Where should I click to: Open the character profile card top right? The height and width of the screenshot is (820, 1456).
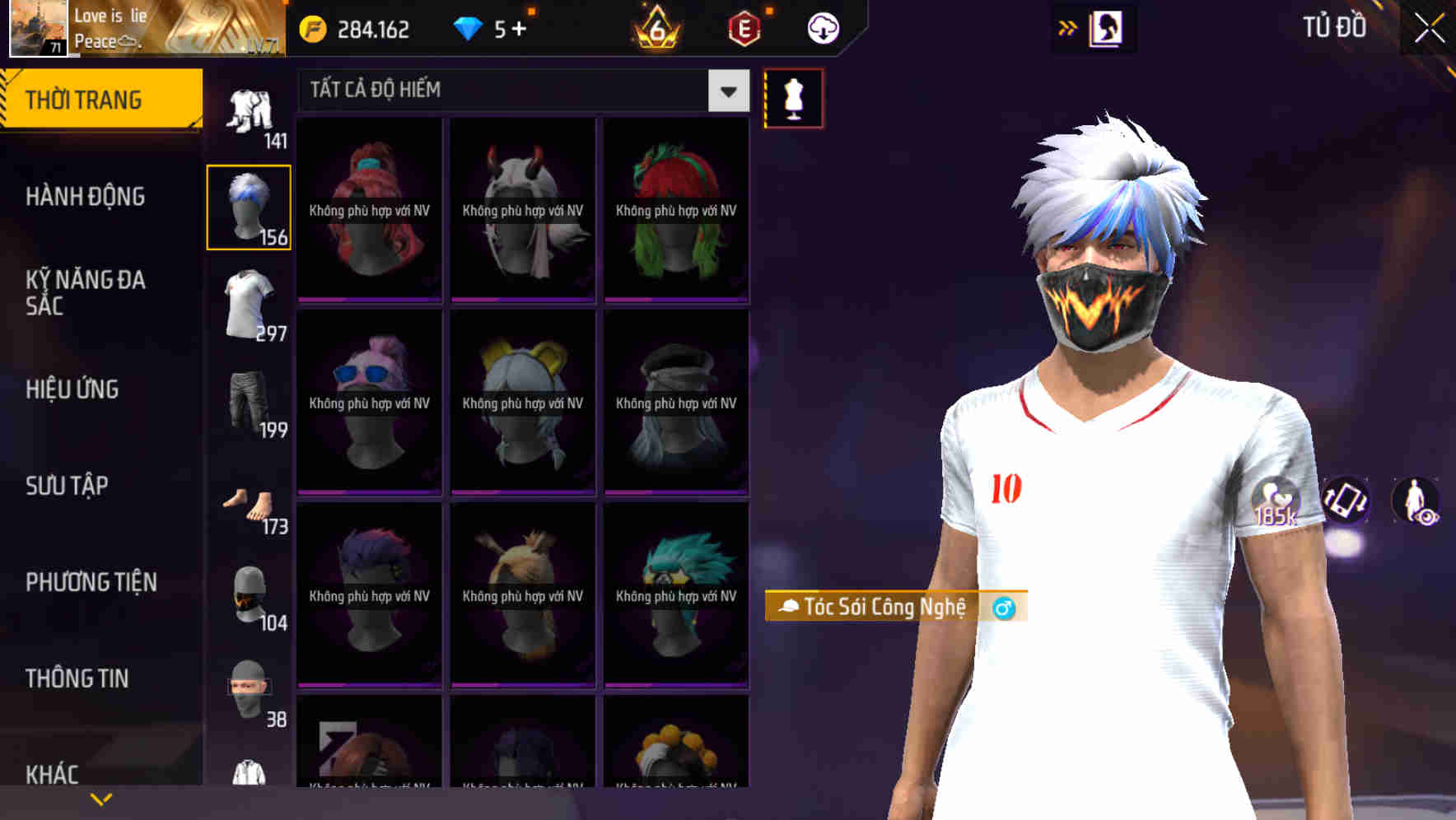(x=1105, y=27)
